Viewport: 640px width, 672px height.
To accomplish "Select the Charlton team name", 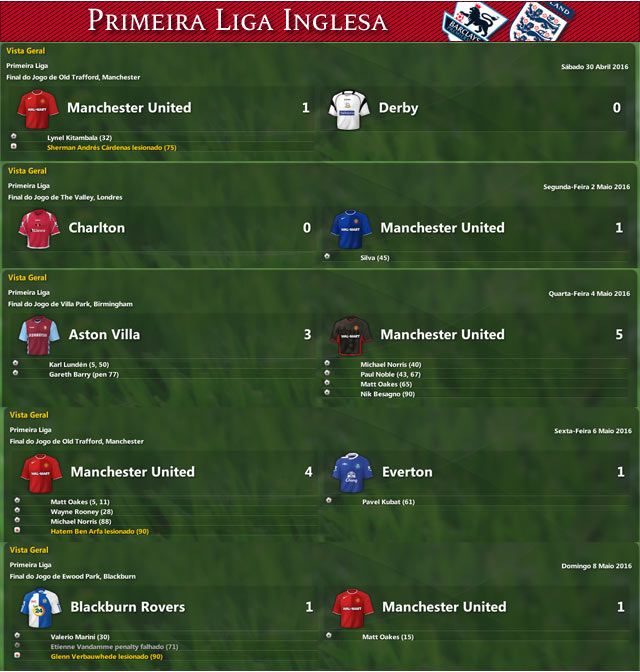I will 96,228.
